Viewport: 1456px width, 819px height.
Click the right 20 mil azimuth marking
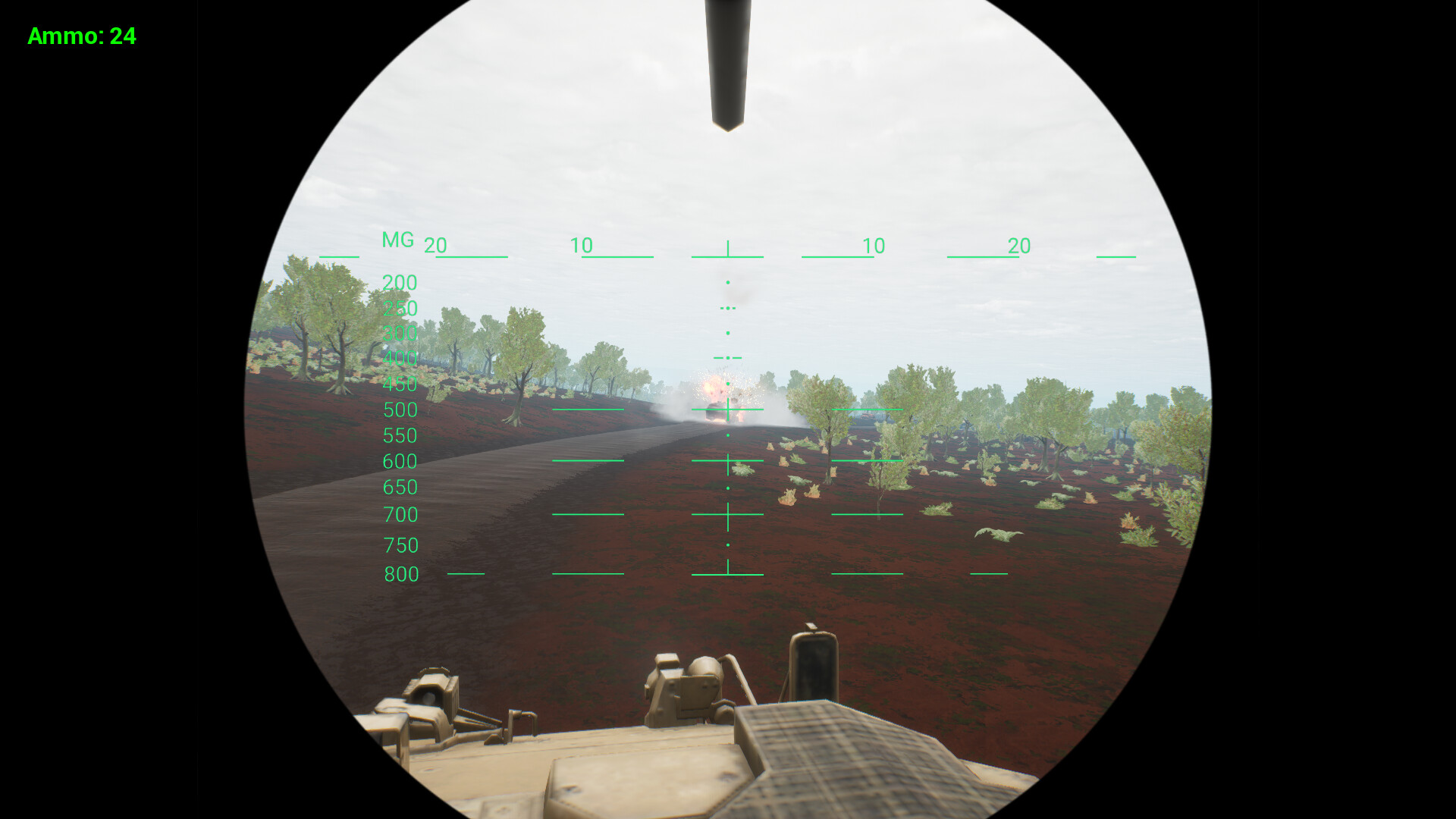pyautogui.click(x=1018, y=246)
